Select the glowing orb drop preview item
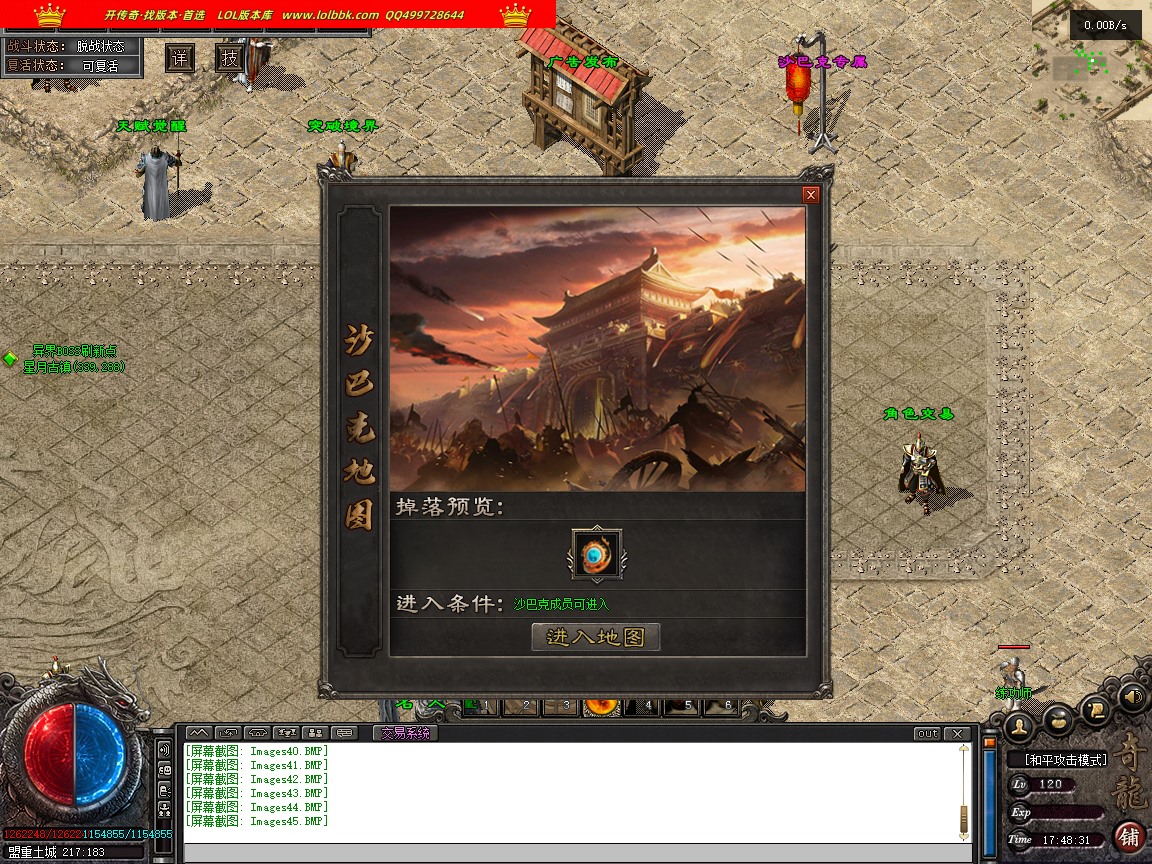Screen dimensions: 1152x864 596,555
